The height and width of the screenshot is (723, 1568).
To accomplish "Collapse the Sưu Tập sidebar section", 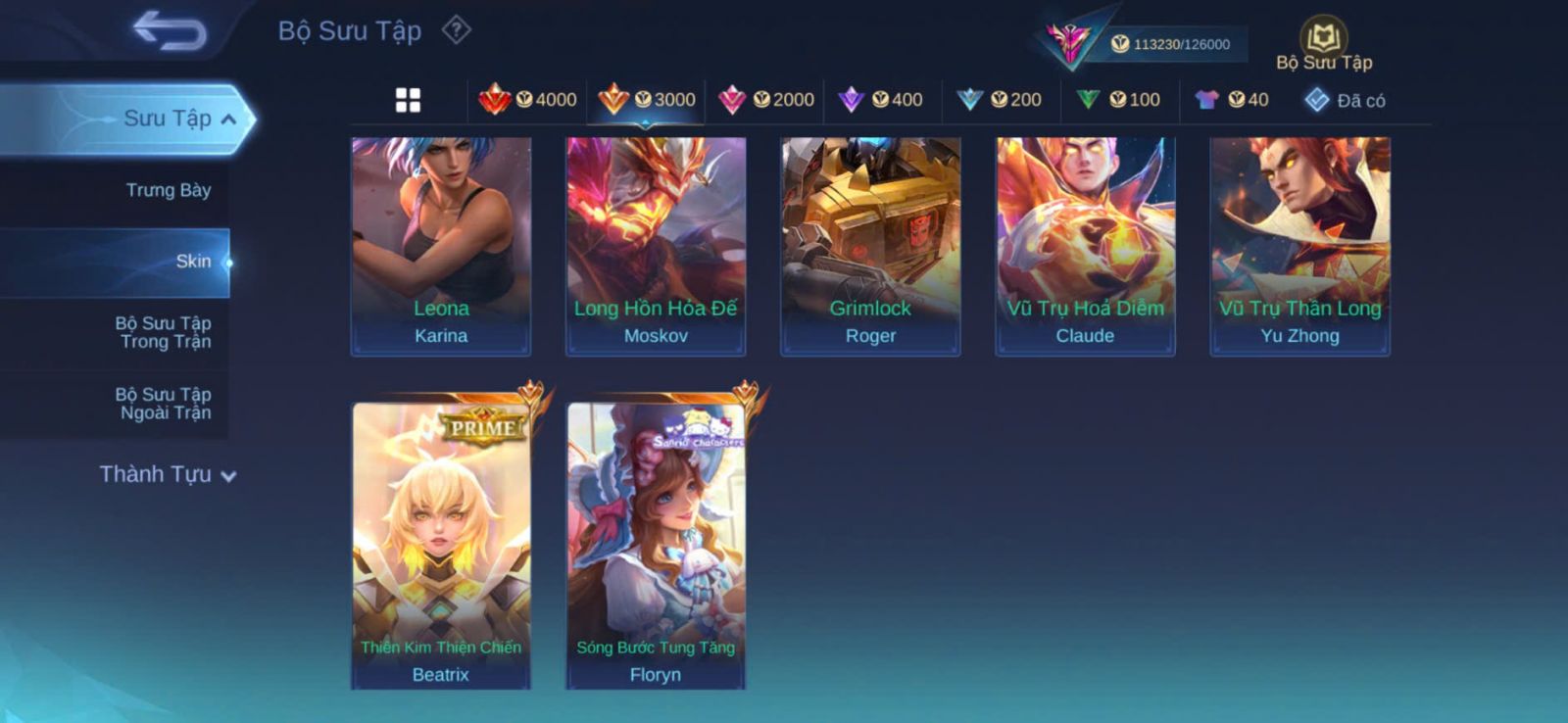I will coord(228,119).
